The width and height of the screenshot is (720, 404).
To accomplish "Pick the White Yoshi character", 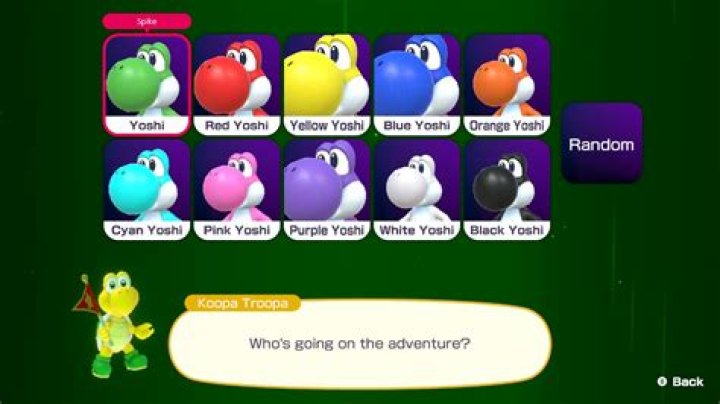I will 417,190.
